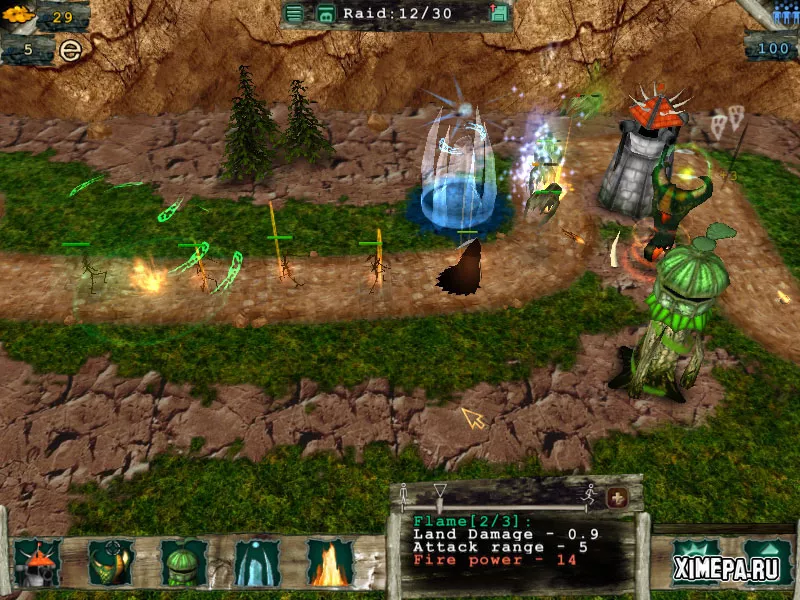
Task: Choose the green horned tower build icon
Action: click(x=111, y=563)
